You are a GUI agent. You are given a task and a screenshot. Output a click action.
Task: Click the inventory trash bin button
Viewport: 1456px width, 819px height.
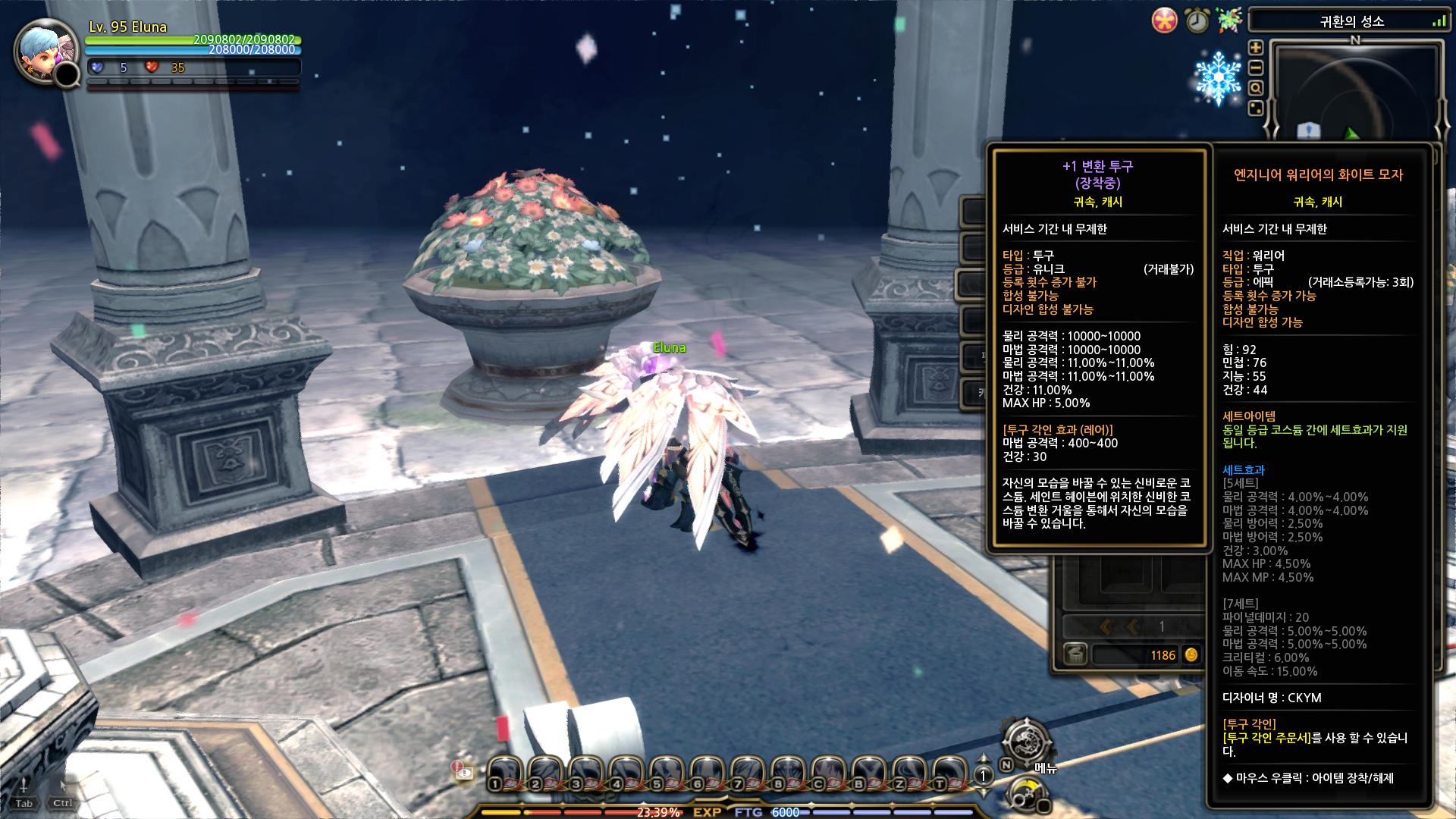tap(1075, 654)
